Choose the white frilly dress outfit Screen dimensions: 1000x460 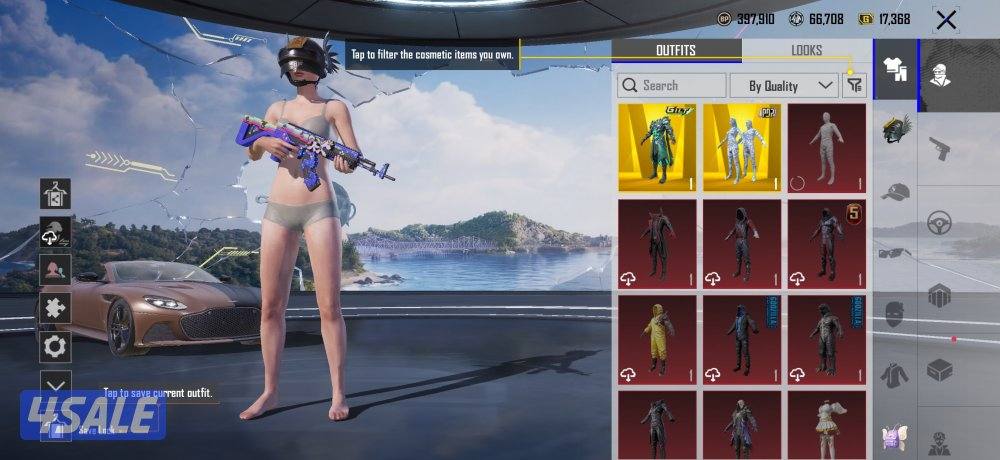[826, 425]
